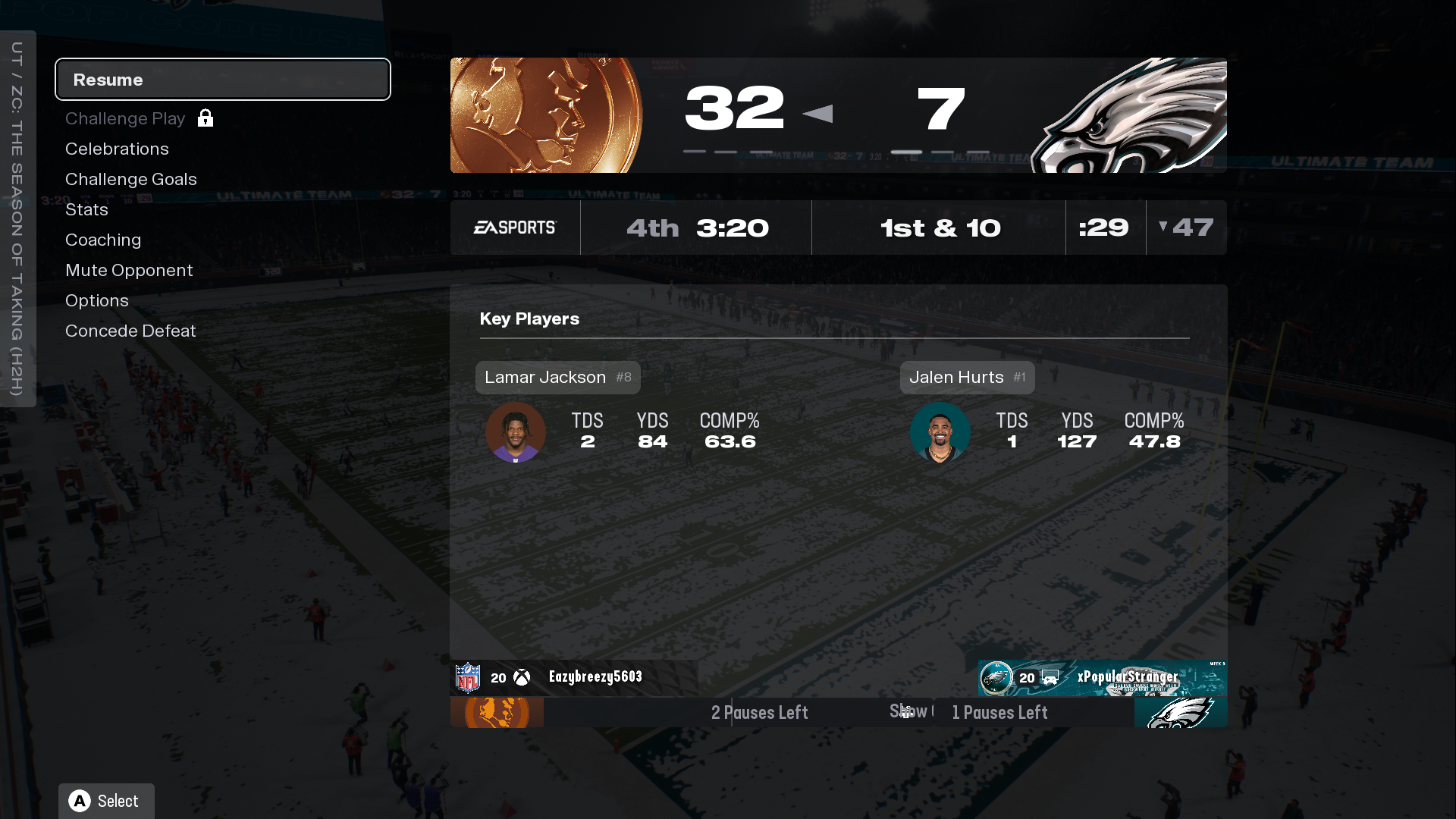Viewport: 1456px width, 819px height.
Task: Select Concede Defeat
Action: coord(130,331)
